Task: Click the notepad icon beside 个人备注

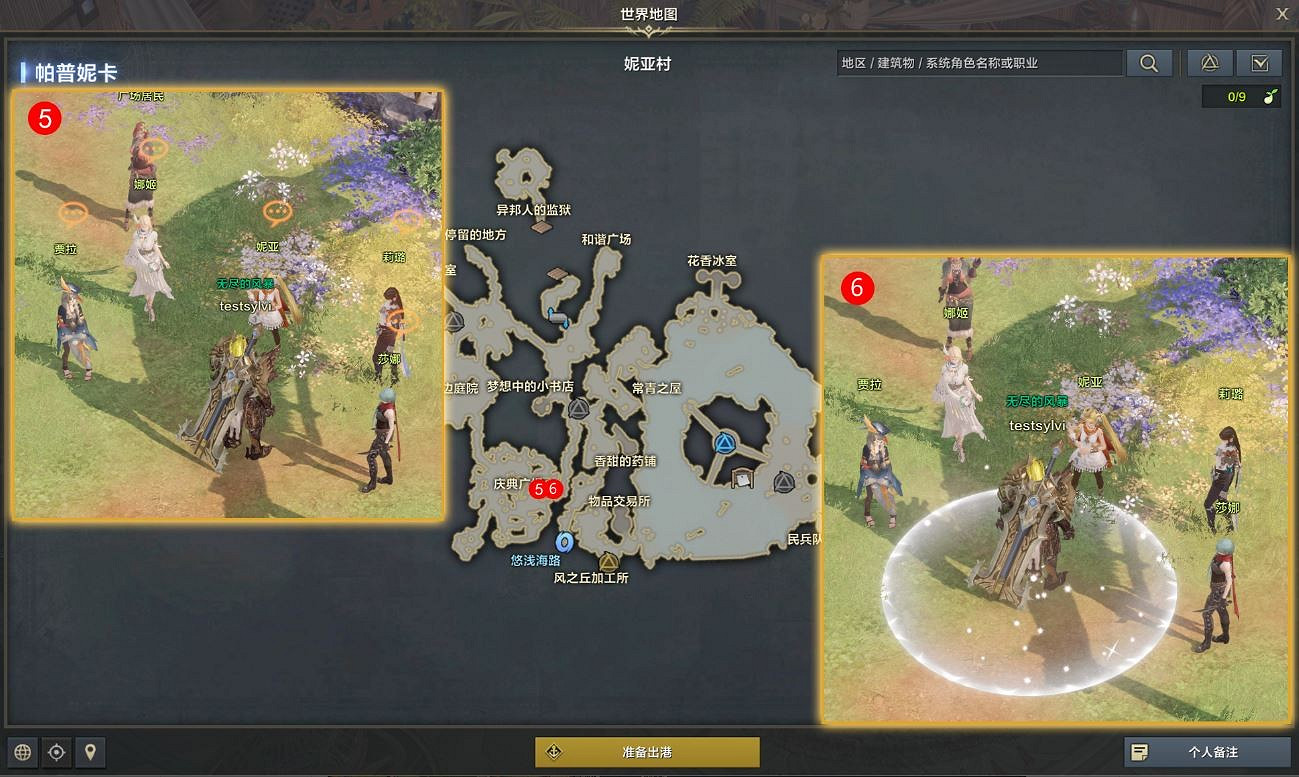Action: point(1141,752)
